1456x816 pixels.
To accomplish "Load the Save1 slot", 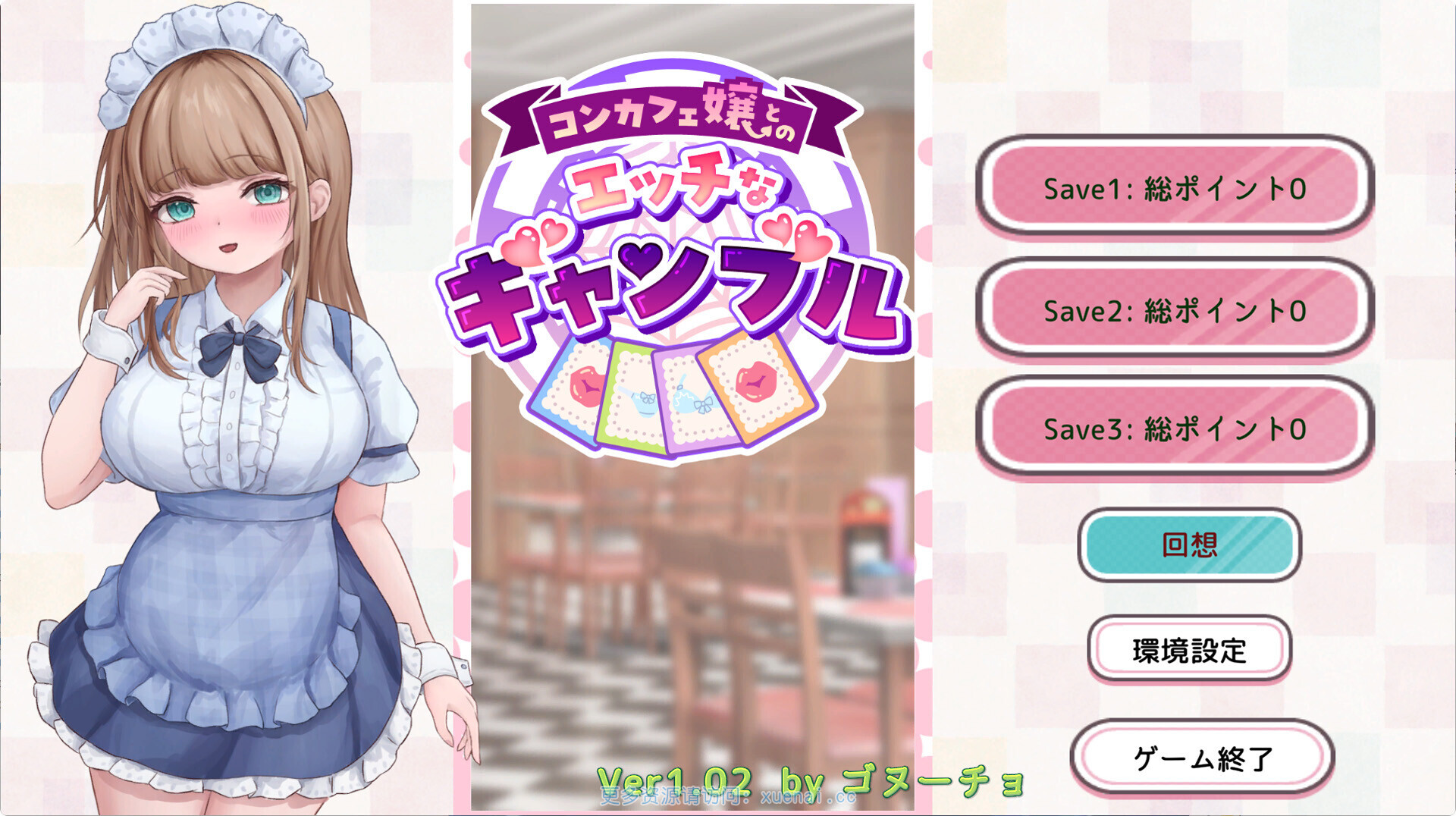I will pos(1174,187).
